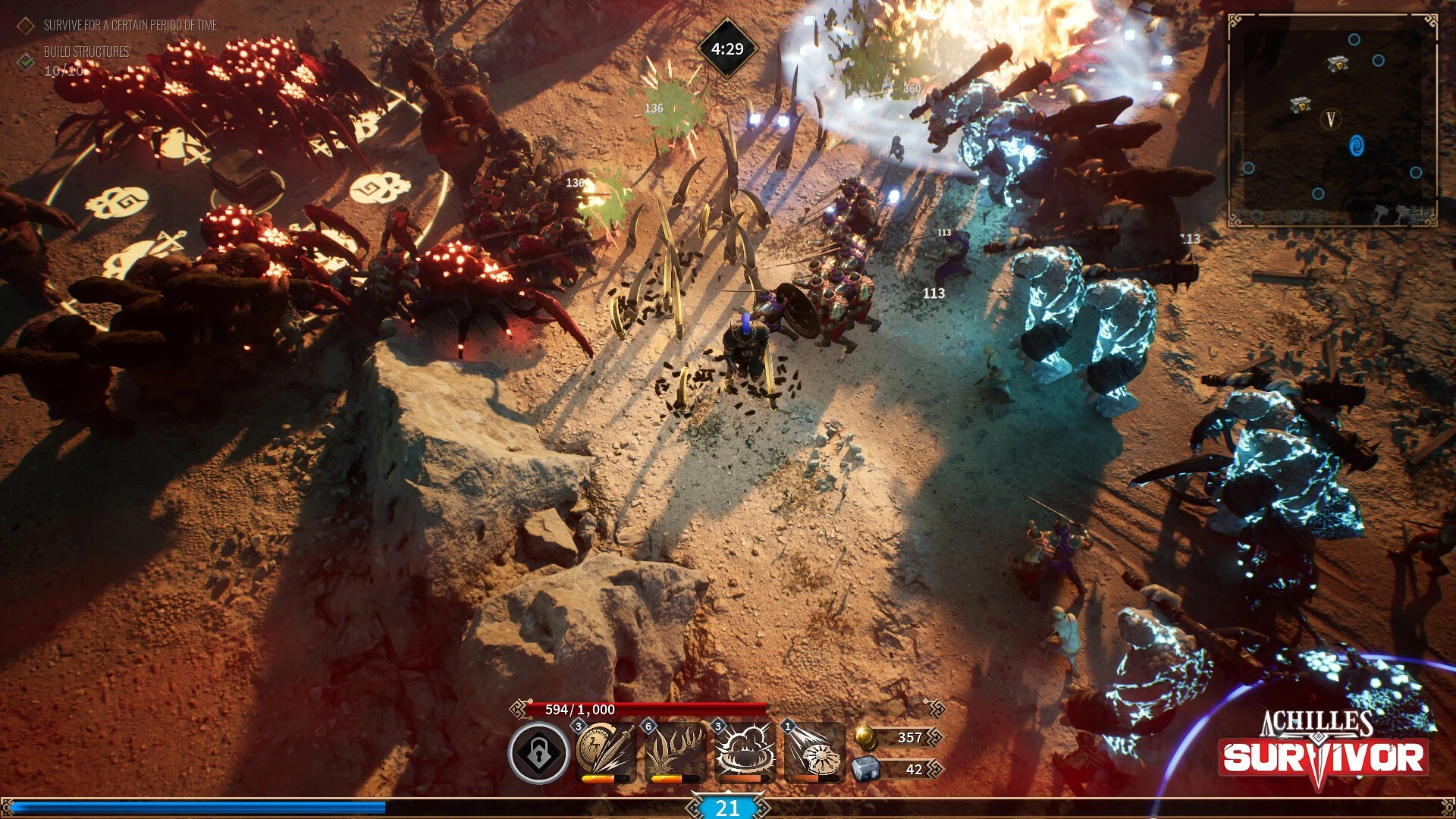
Task: Select the Survive for a Certain Period objective
Action: coord(130,26)
